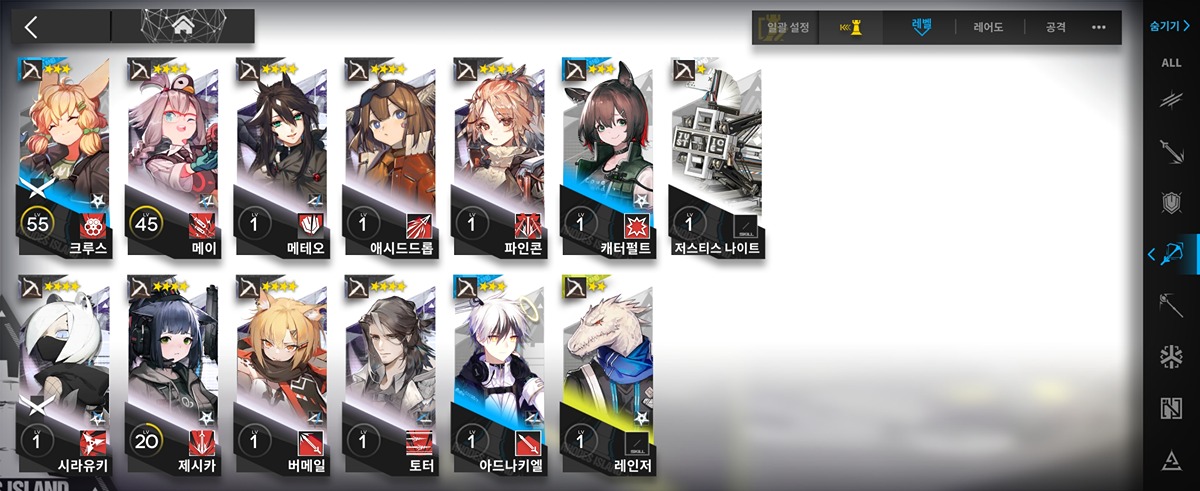
Task: Select the 저스티스 나이트 robot card
Action: pyautogui.click(x=716, y=155)
